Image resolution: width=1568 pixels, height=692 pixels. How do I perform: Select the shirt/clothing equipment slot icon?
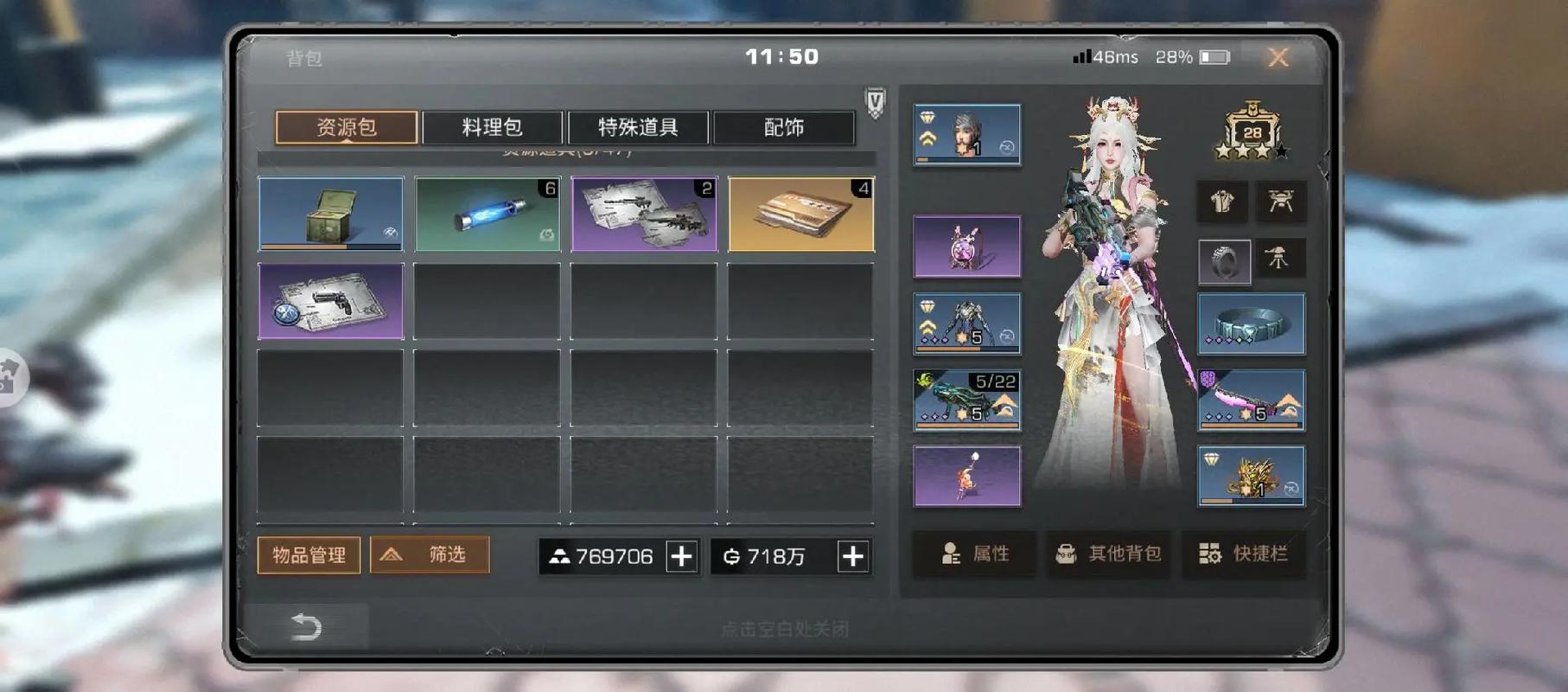(x=1221, y=202)
